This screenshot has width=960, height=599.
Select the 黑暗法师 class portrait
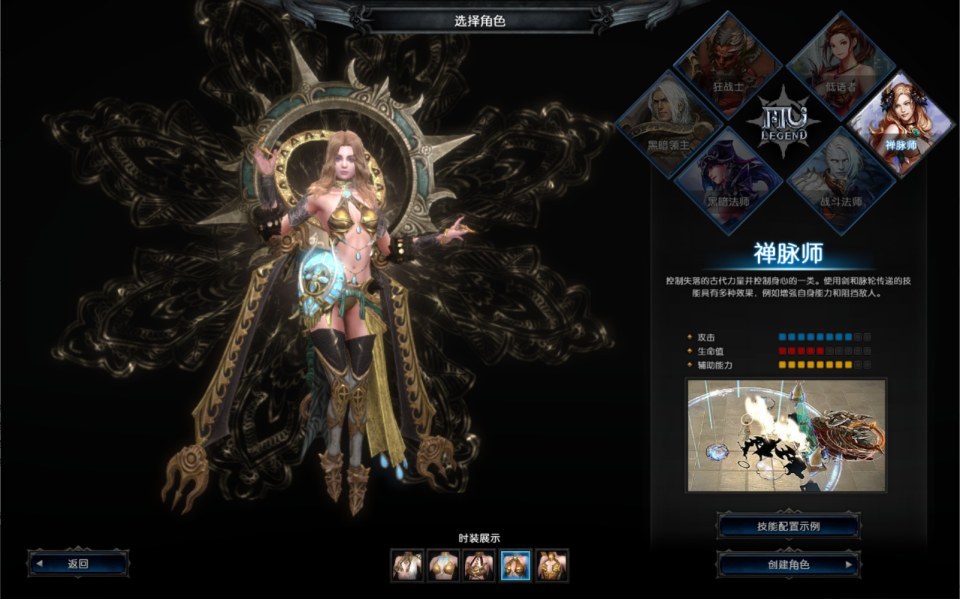pyautogui.click(x=728, y=176)
